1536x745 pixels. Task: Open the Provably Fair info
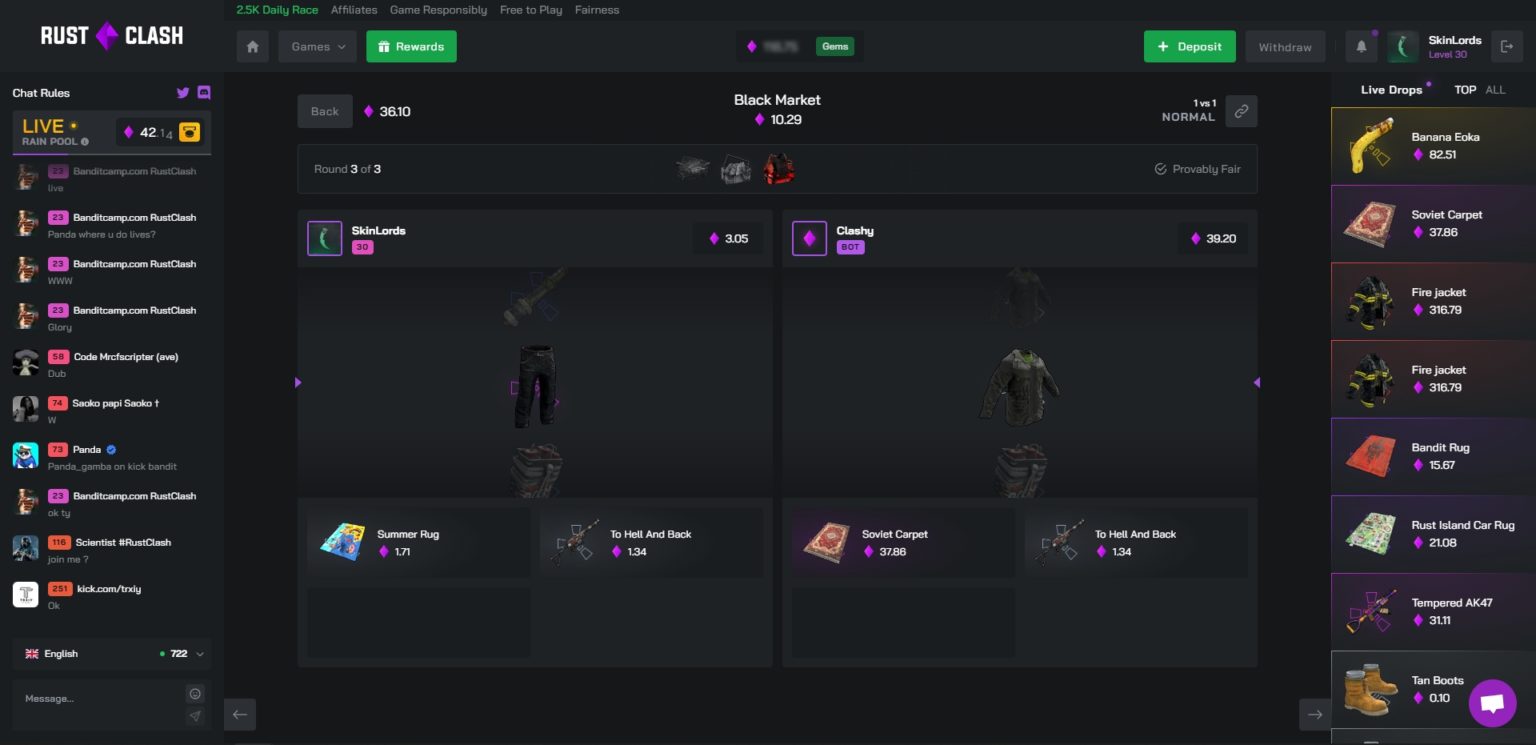[1197, 169]
